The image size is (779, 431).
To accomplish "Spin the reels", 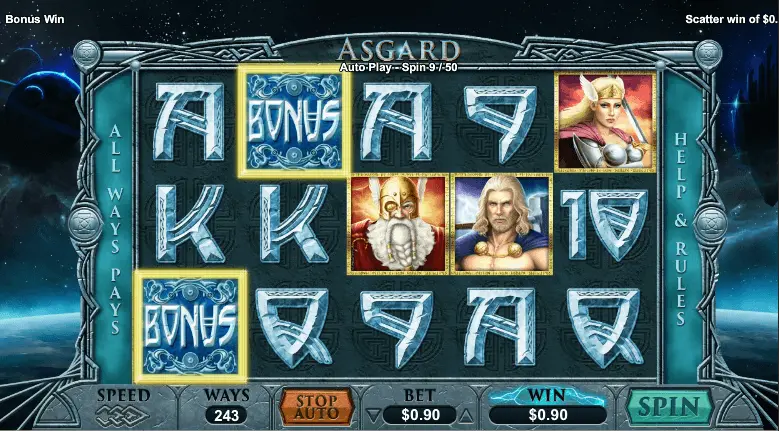I will 669,407.
